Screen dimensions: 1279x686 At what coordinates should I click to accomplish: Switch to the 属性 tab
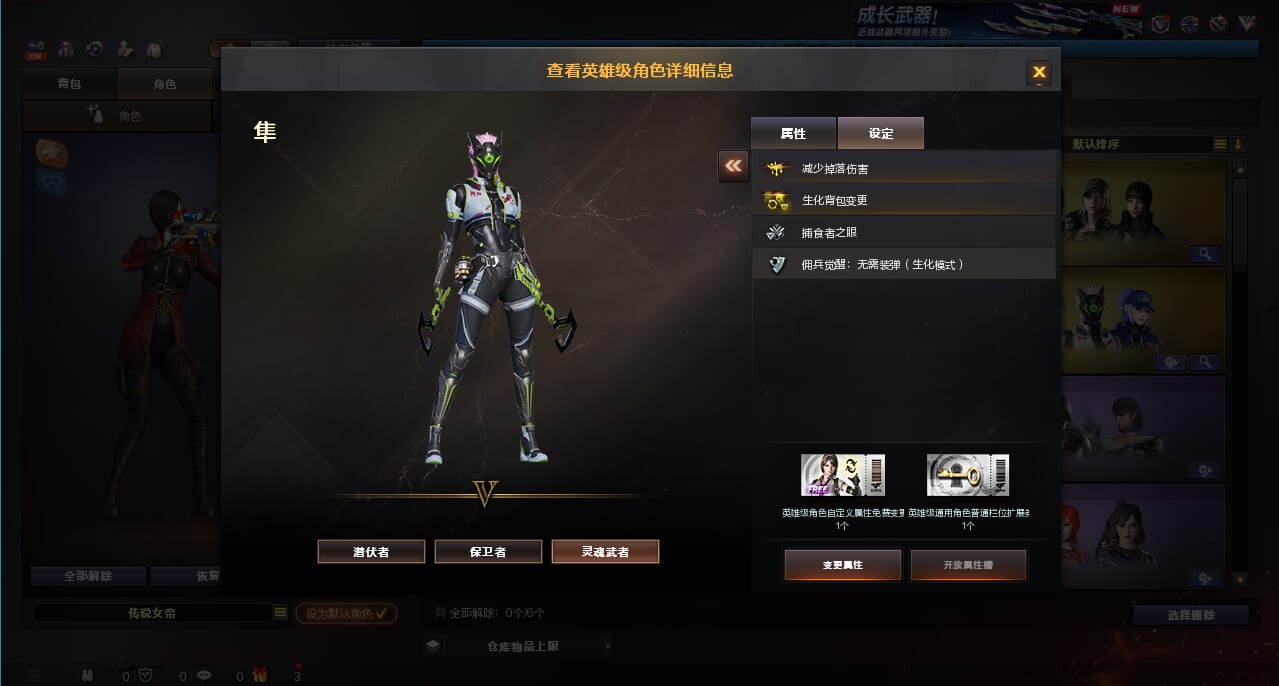tap(793, 133)
